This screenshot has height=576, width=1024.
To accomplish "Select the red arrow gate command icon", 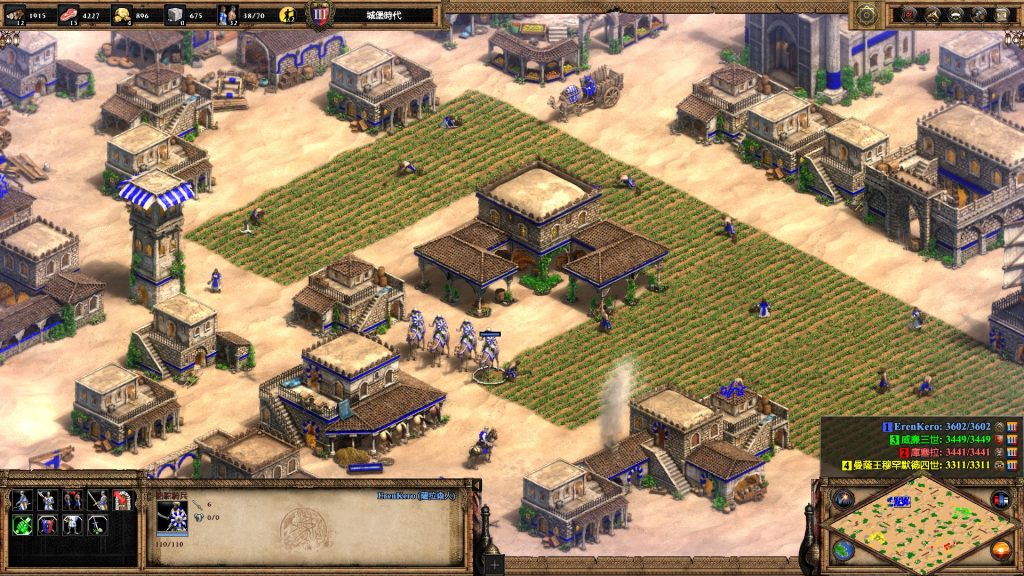I will coord(122,500).
